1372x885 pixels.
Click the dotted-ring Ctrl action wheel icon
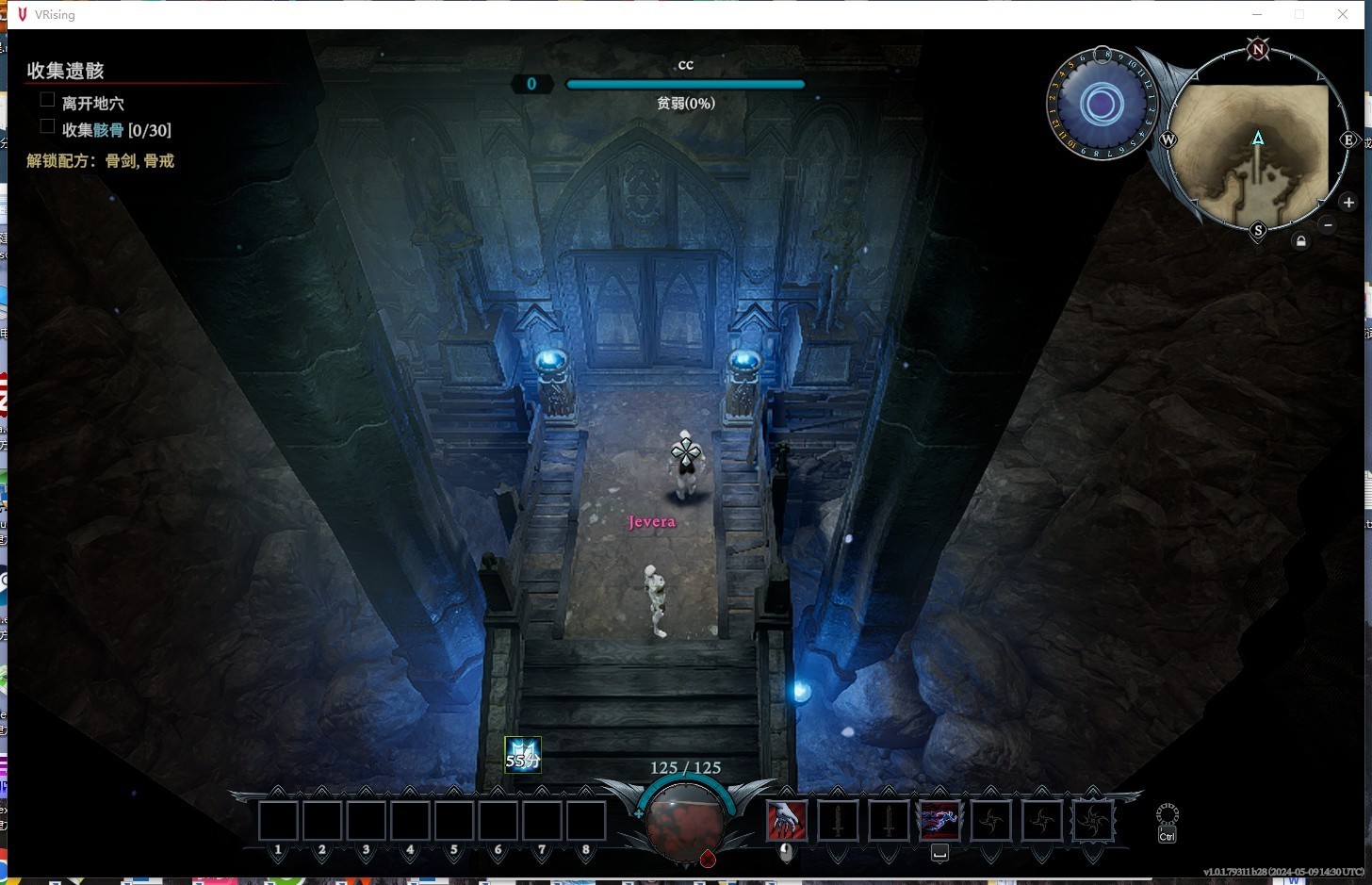tap(1167, 815)
